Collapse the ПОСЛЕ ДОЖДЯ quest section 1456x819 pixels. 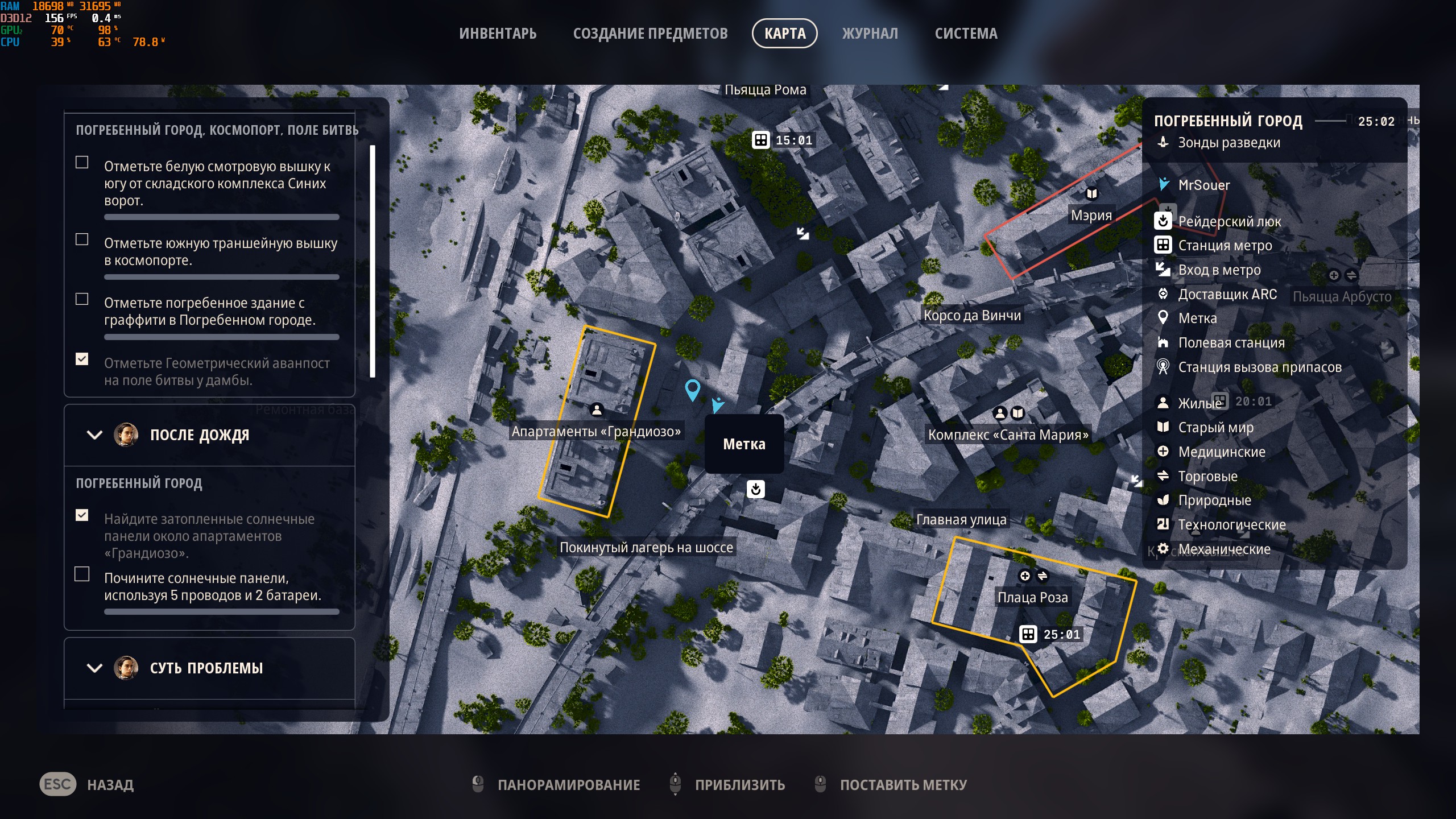[94, 435]
